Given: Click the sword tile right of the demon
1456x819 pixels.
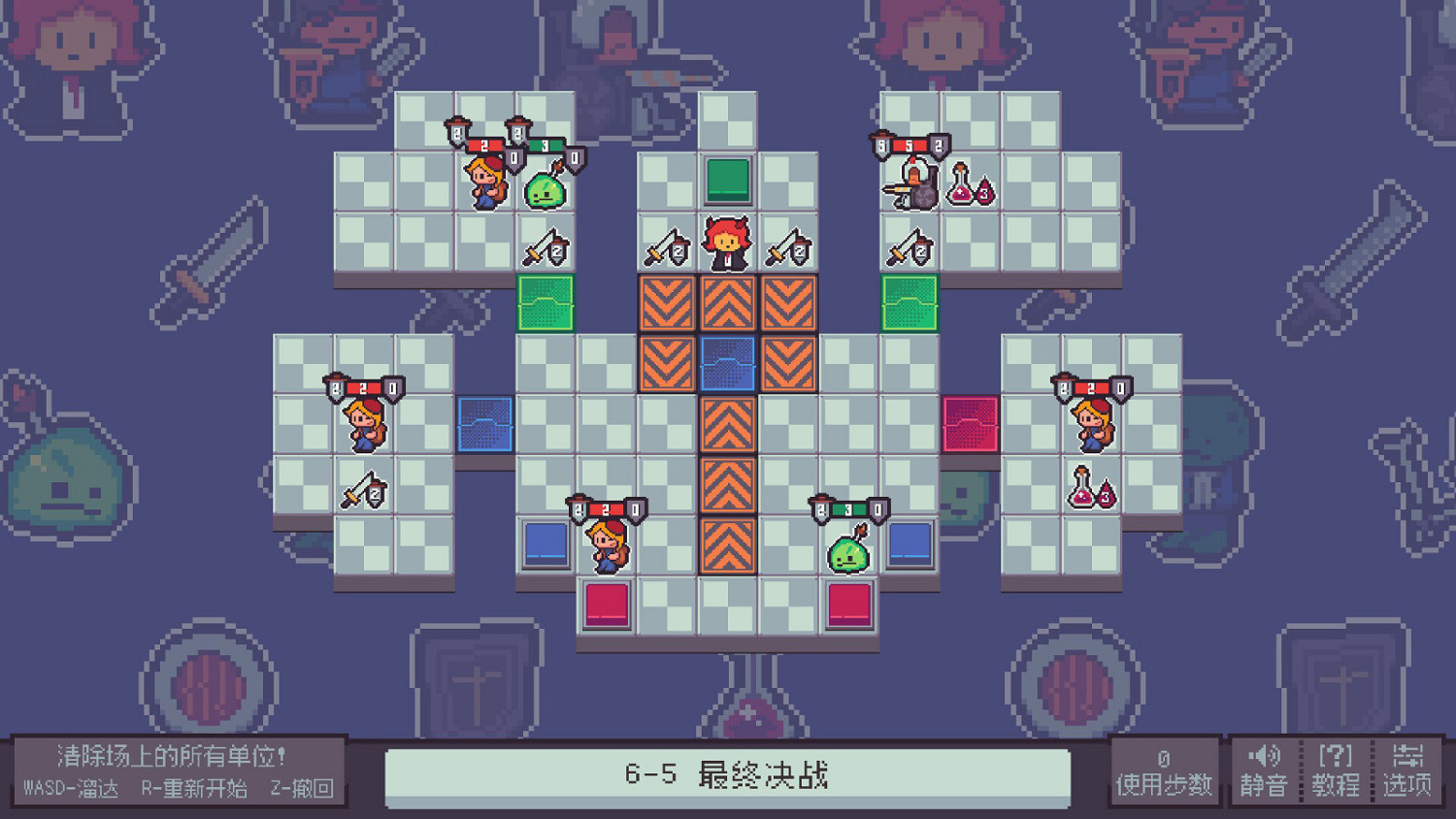Looking at the screenshot, I should [788, 252].
